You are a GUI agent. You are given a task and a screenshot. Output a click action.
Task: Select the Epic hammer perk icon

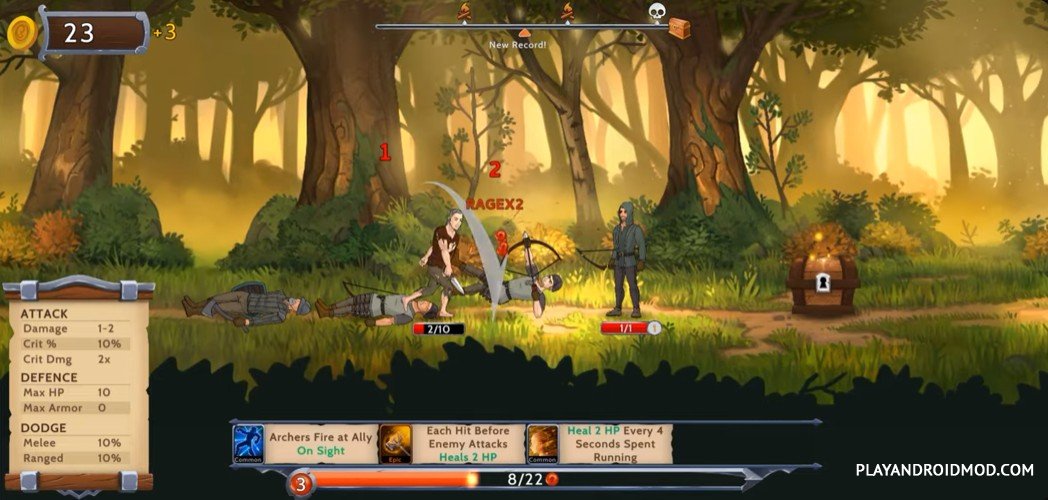pyautogui.click(x=395, y=443)
